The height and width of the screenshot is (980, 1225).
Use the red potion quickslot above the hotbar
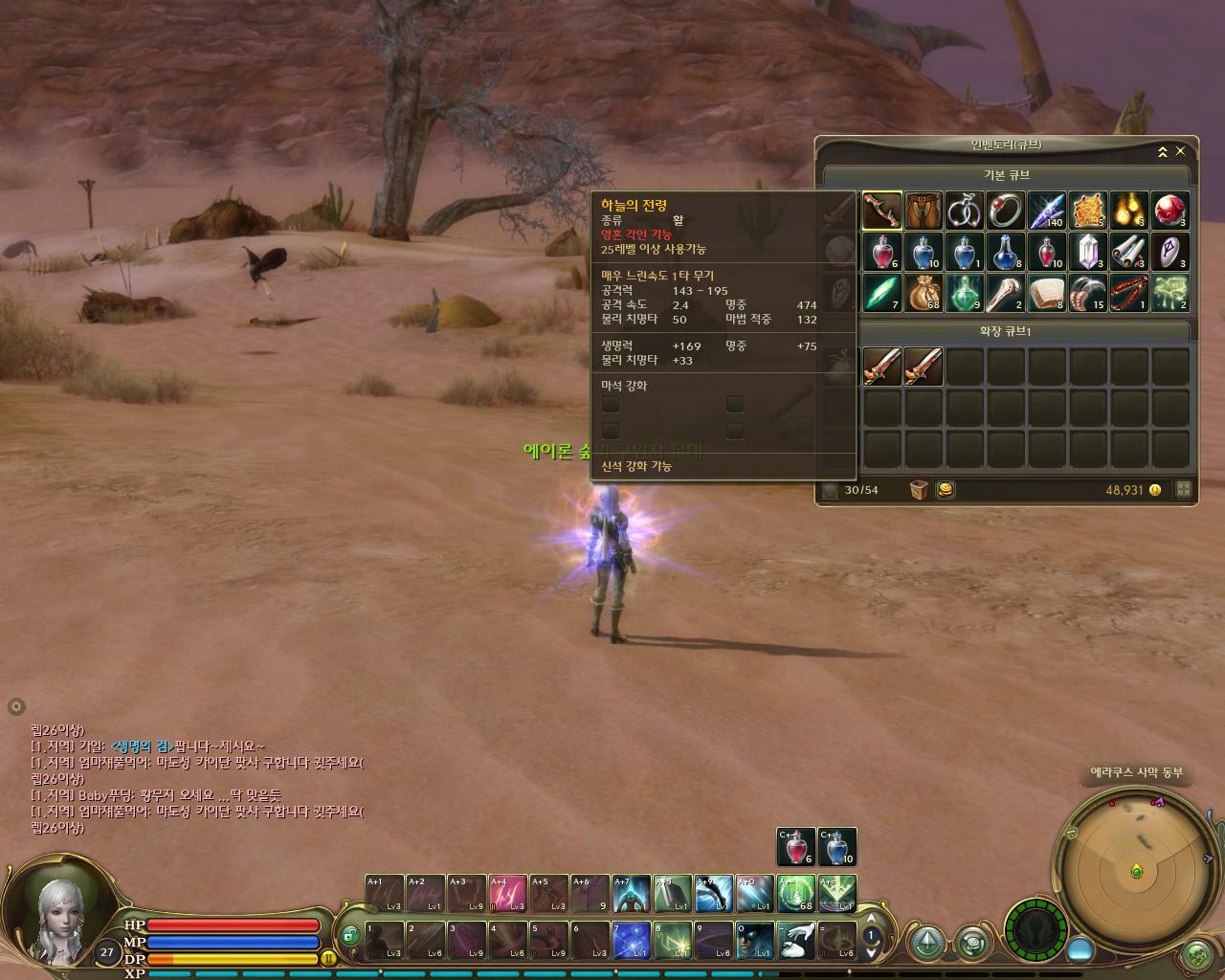796,846
